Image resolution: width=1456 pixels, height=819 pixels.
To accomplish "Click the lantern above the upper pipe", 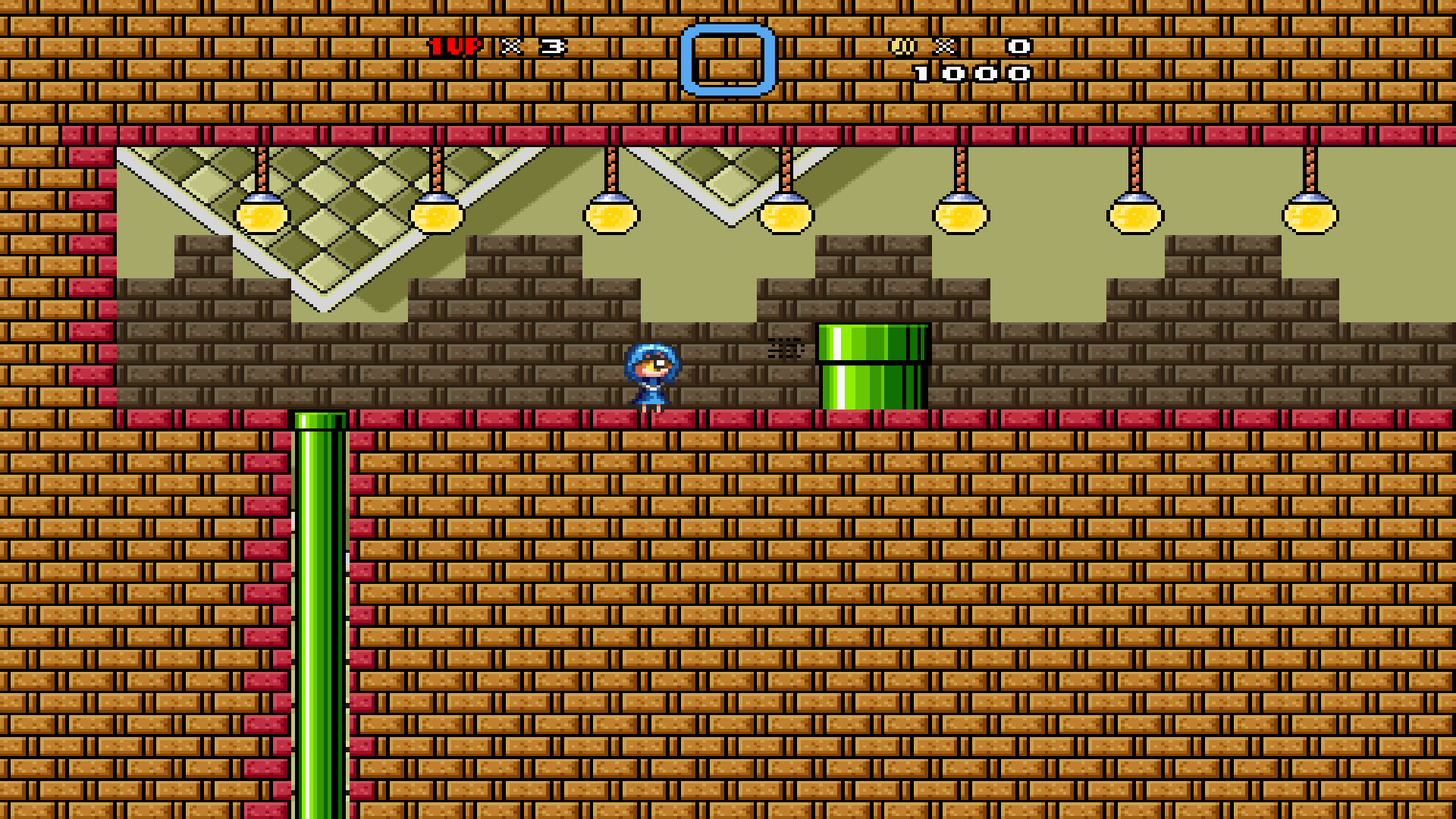I will point(786,216).
